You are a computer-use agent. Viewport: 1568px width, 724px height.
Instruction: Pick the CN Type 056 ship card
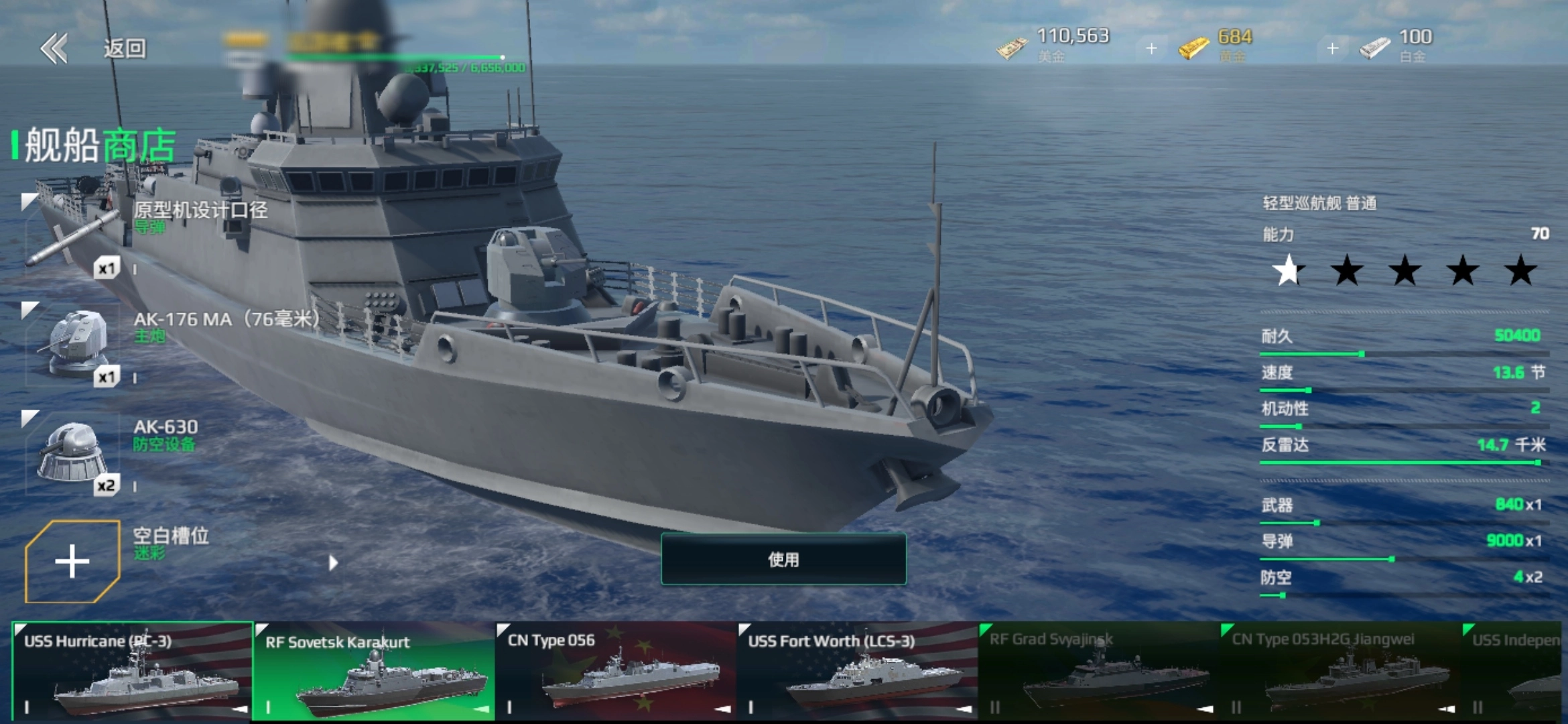615,672
